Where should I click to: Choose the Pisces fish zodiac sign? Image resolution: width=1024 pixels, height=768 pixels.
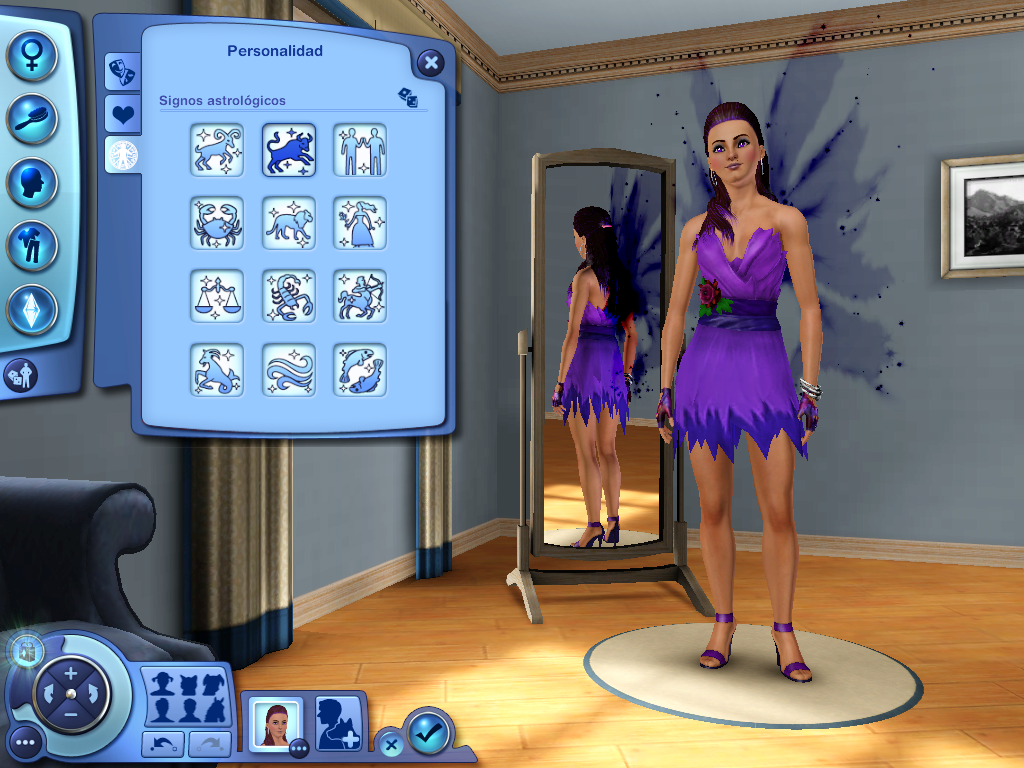[x=360, y=369]
